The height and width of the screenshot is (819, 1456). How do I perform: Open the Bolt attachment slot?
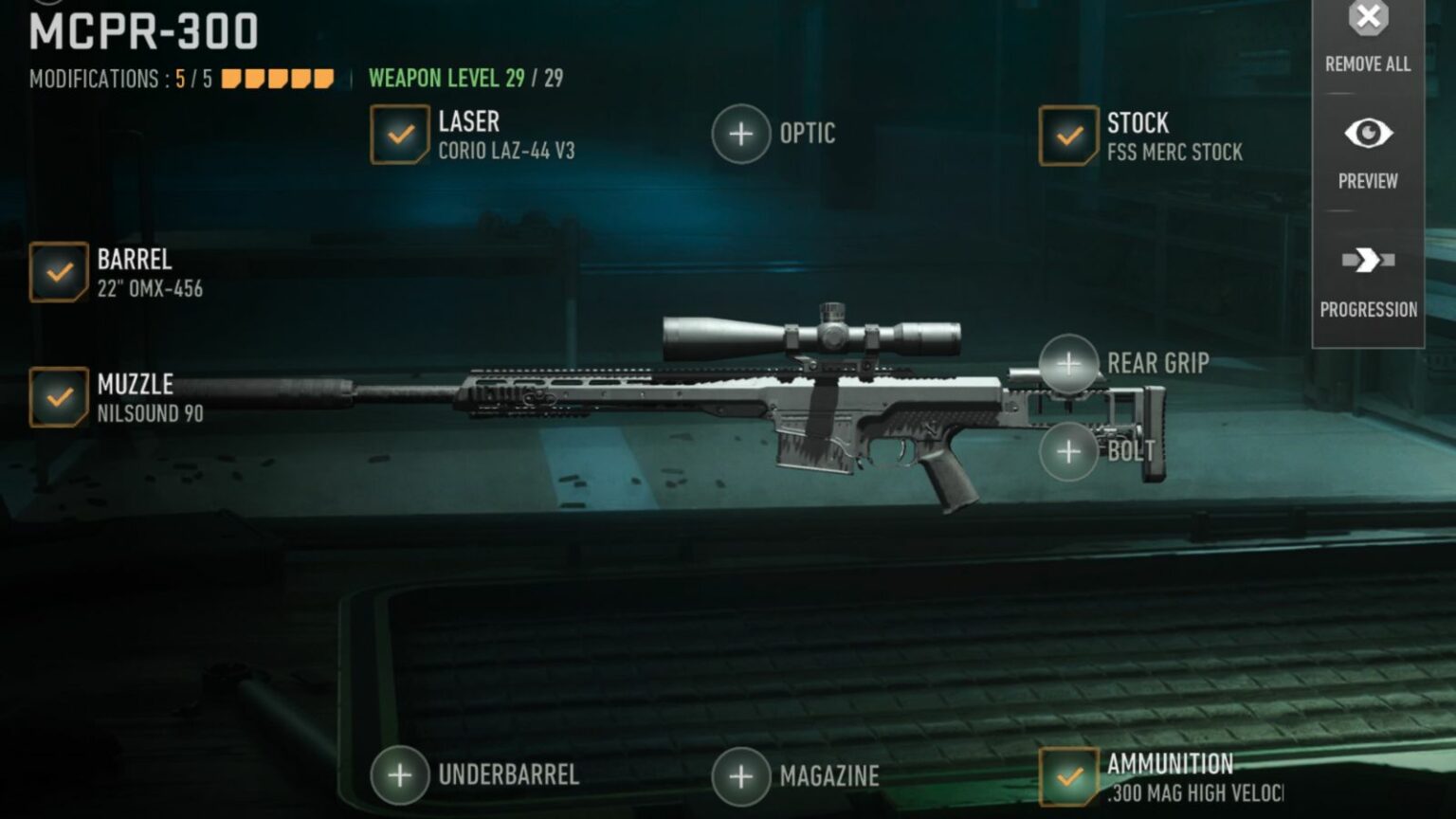tap(1068, 451)
